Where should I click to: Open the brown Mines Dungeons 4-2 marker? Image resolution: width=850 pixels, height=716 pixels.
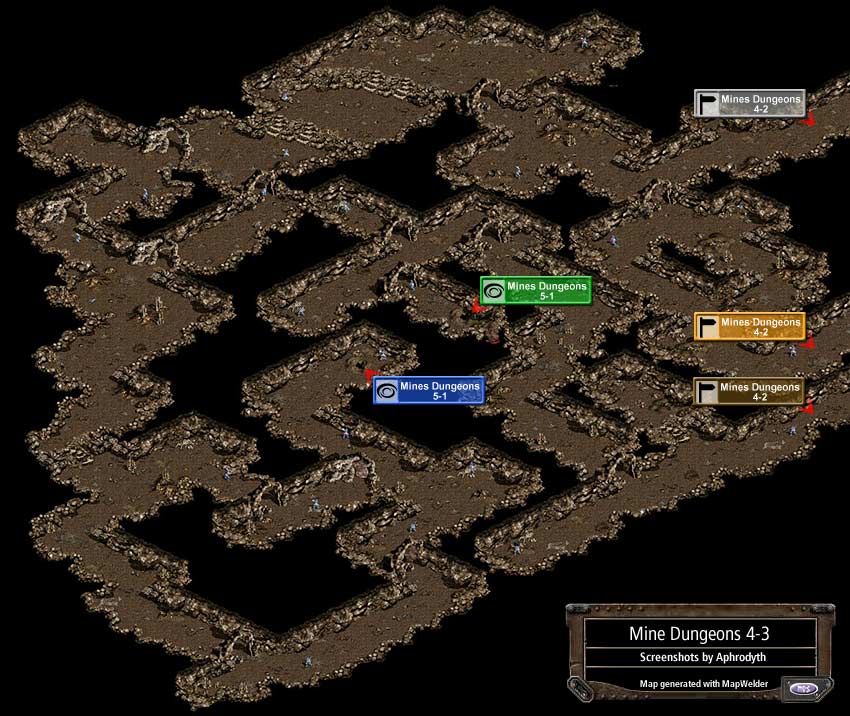[750, 391]
